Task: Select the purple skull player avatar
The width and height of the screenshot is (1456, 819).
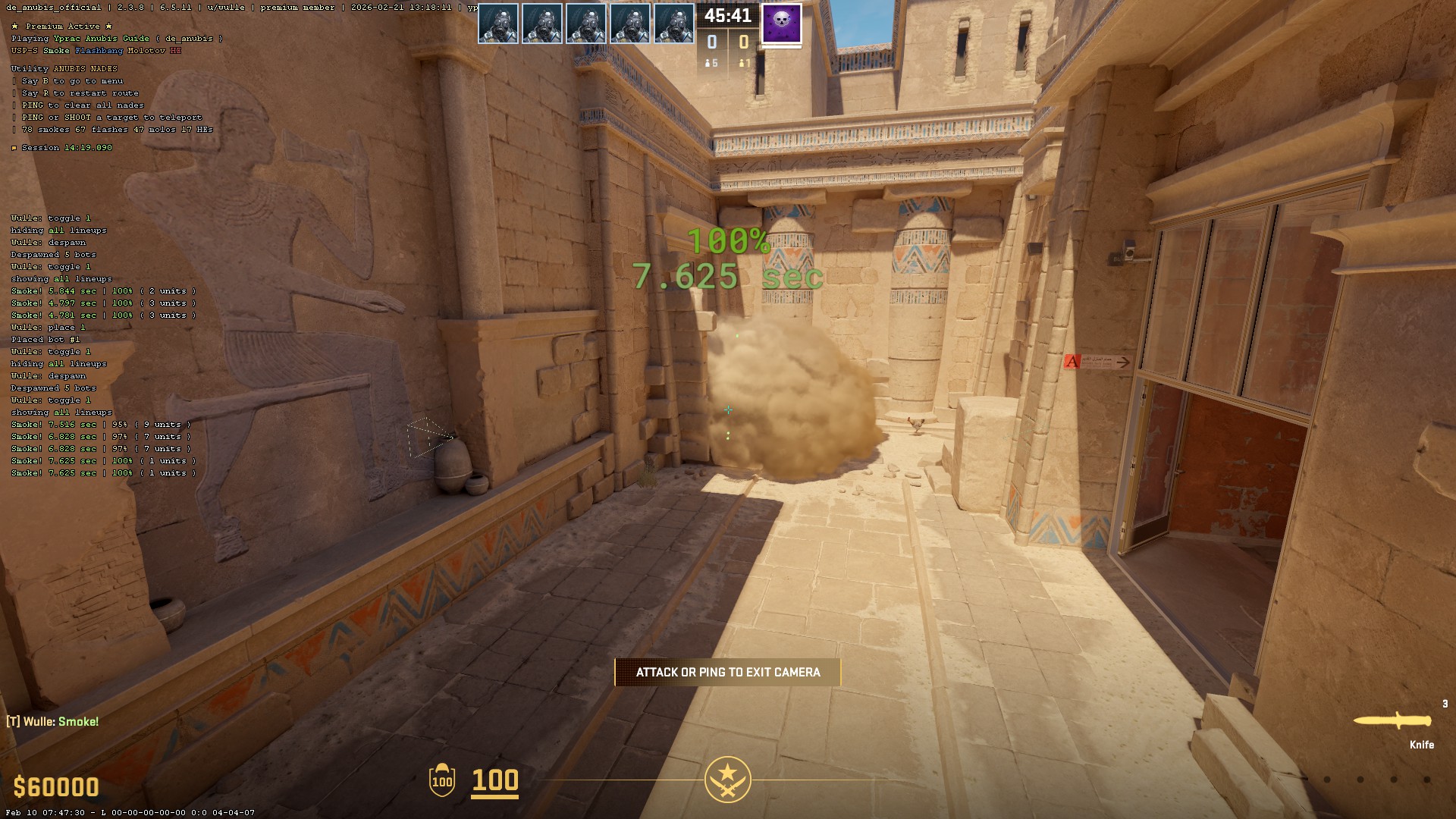Action: point(781,23)
